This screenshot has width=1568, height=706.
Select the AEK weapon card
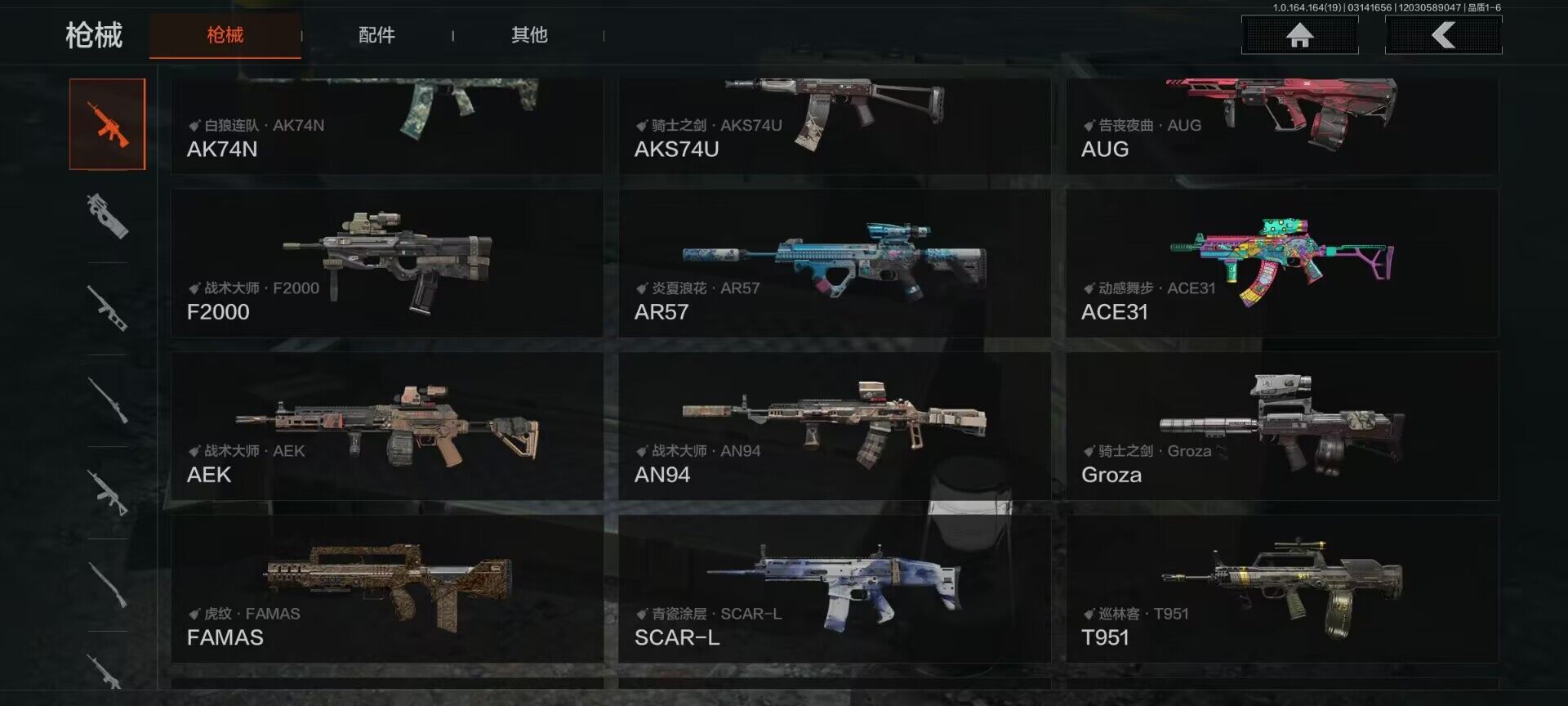[x=386, y=426]
